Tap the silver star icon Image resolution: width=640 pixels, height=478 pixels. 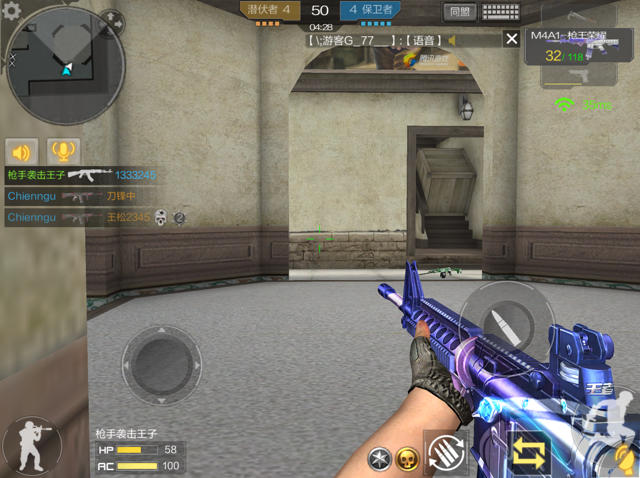pos(378,459)
